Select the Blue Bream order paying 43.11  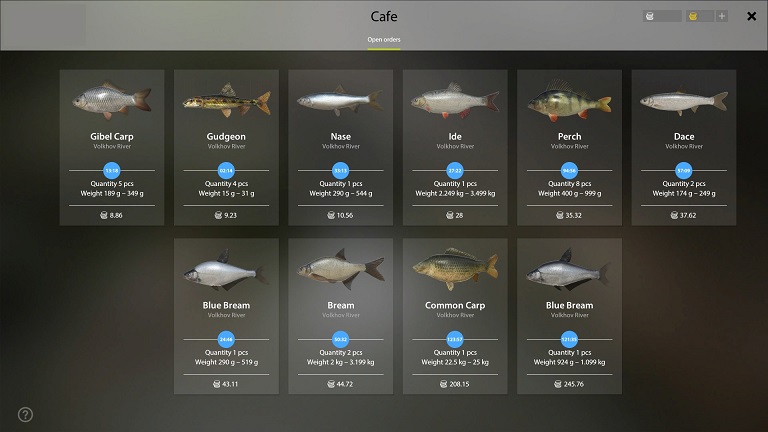tap(226, 316)
